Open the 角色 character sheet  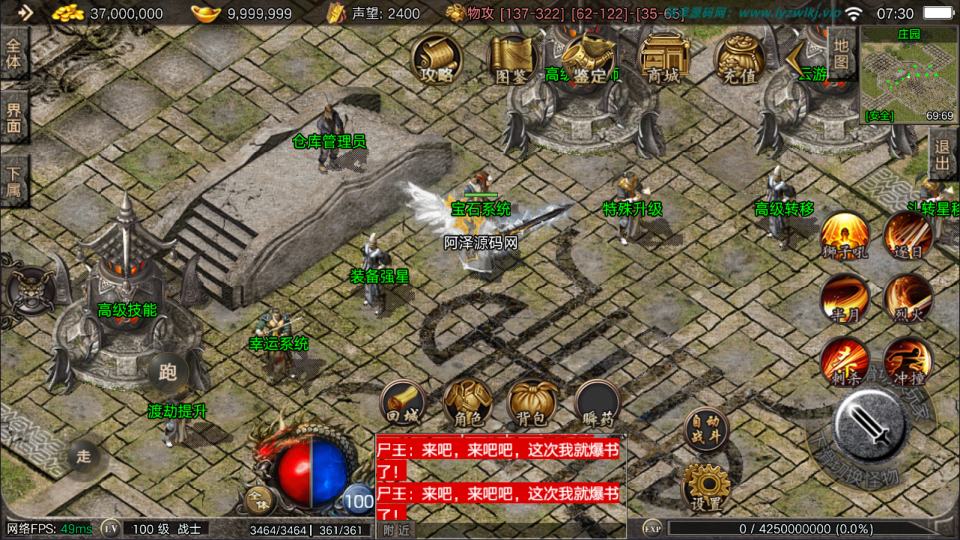tap(467, 402)
